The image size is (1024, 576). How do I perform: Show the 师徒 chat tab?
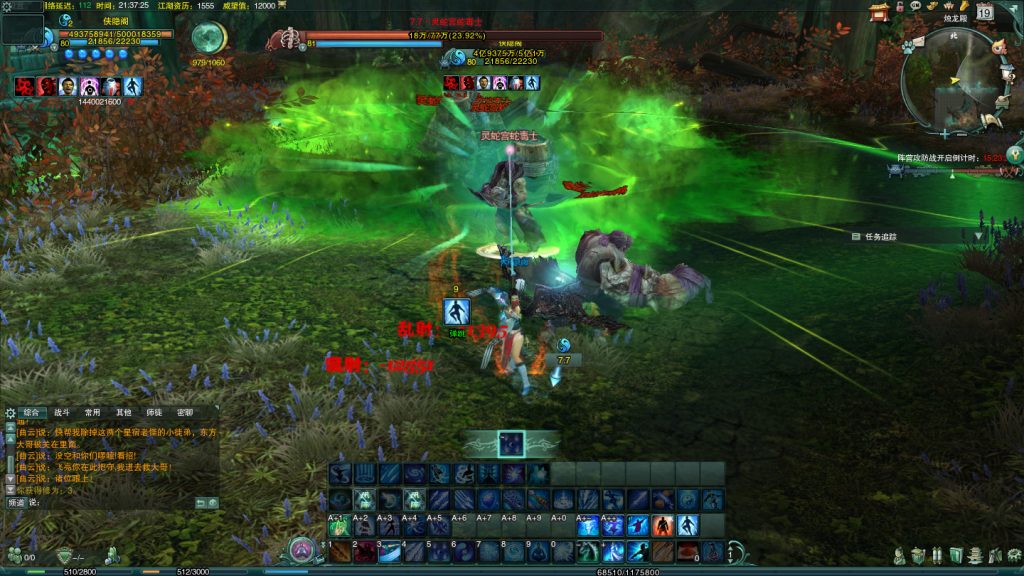[x=154, y=412]
